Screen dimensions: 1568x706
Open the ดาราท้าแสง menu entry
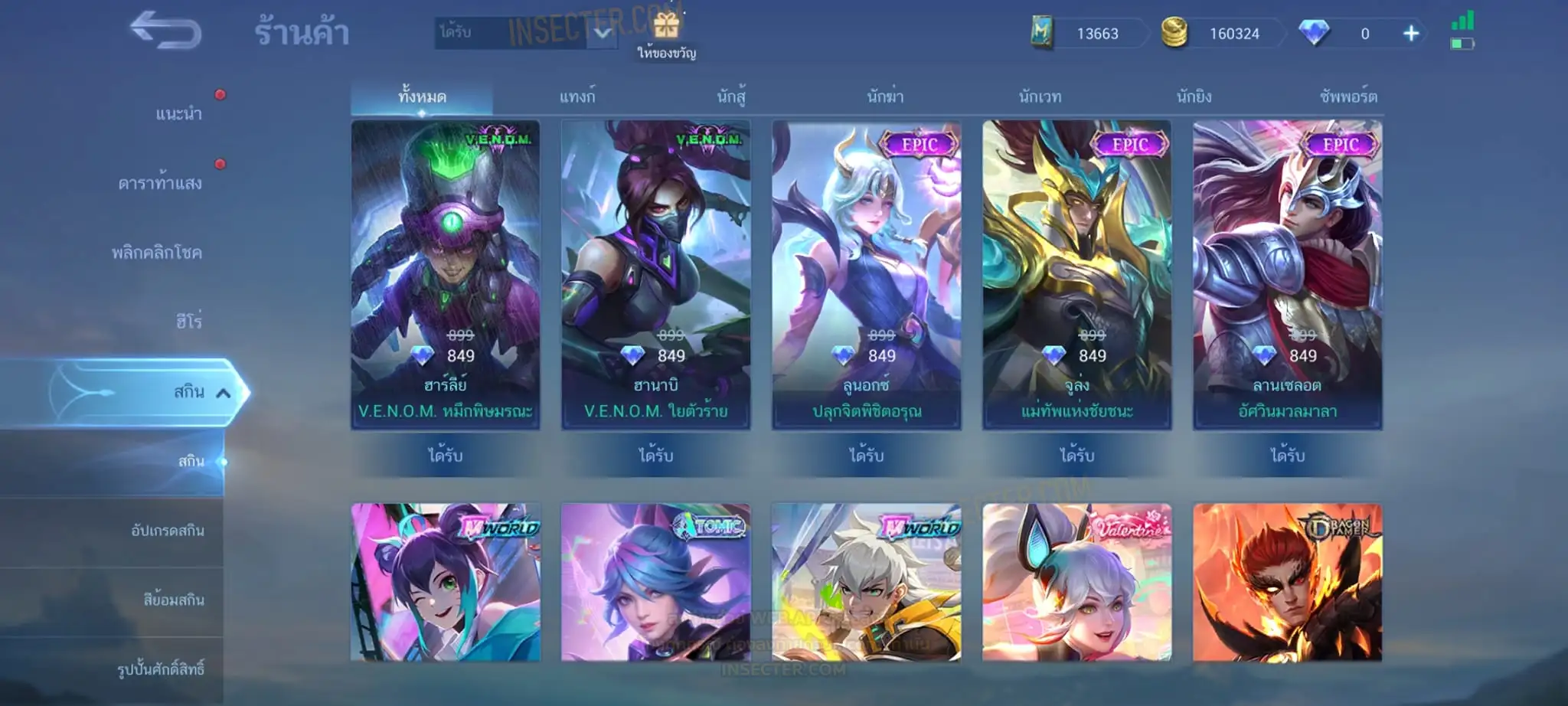(160, 183)
